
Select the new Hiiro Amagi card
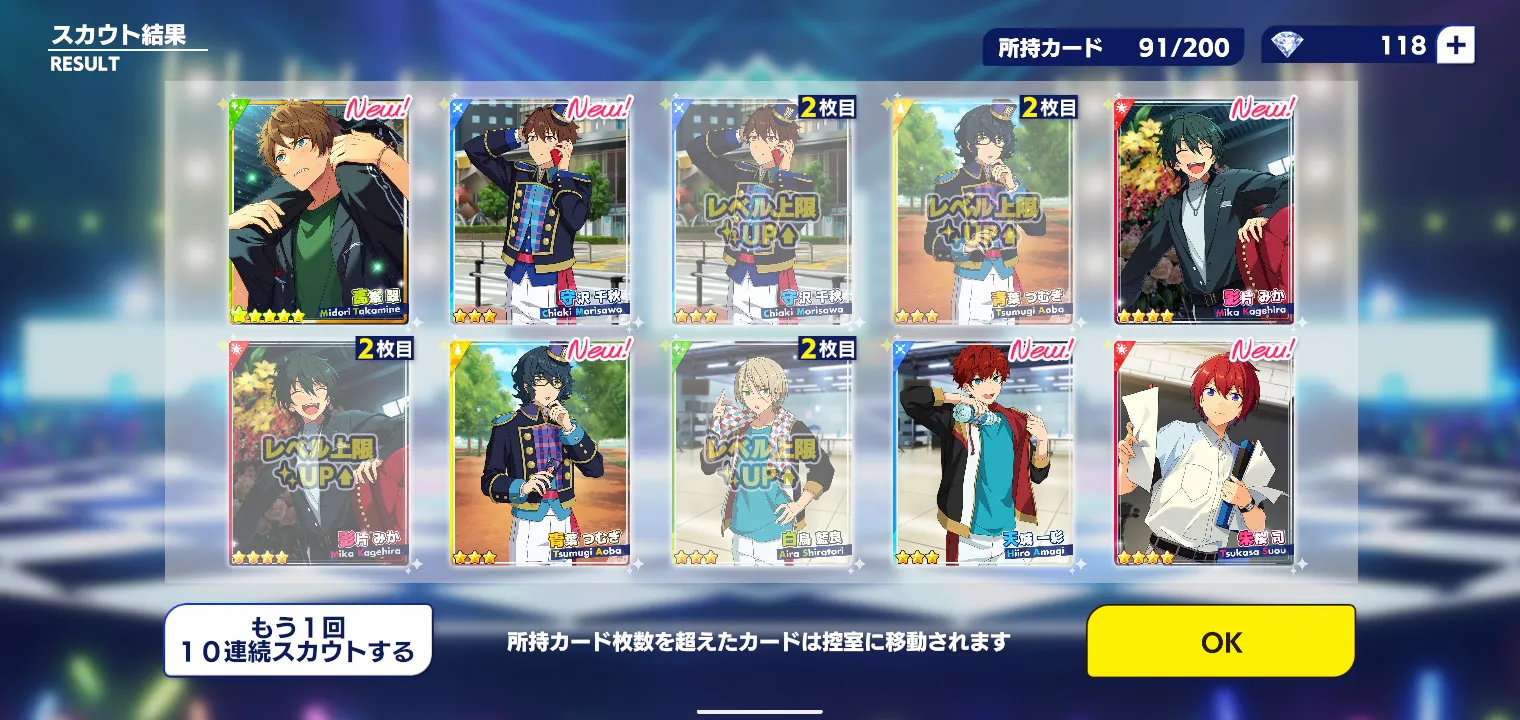click(983, 453)
